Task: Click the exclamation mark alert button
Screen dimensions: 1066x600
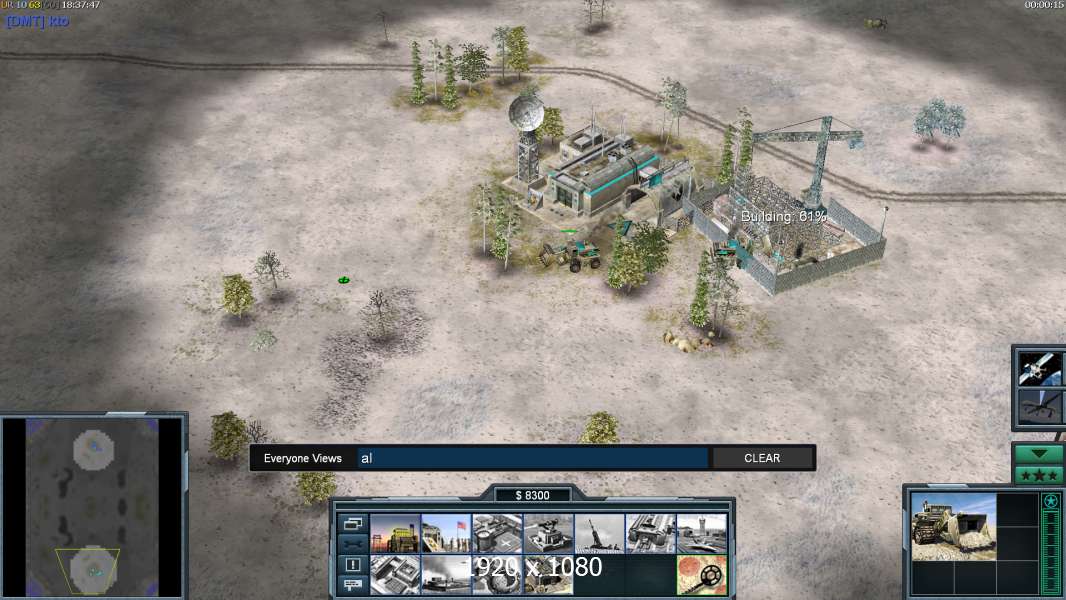Action: coord(352,565)
